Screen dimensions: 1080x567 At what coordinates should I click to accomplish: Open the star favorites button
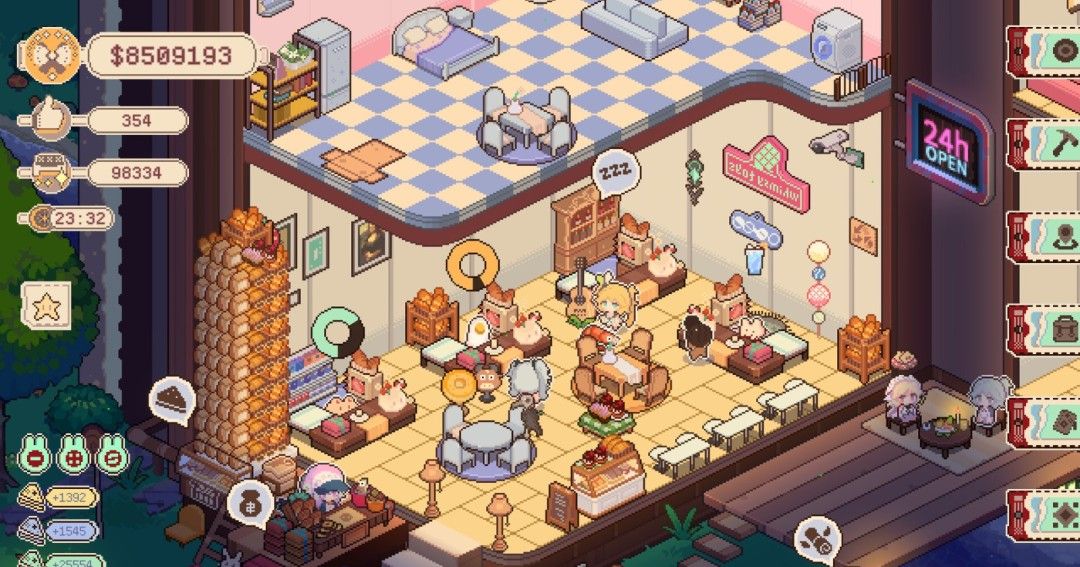pyautogui.click(x=45, y=306)
